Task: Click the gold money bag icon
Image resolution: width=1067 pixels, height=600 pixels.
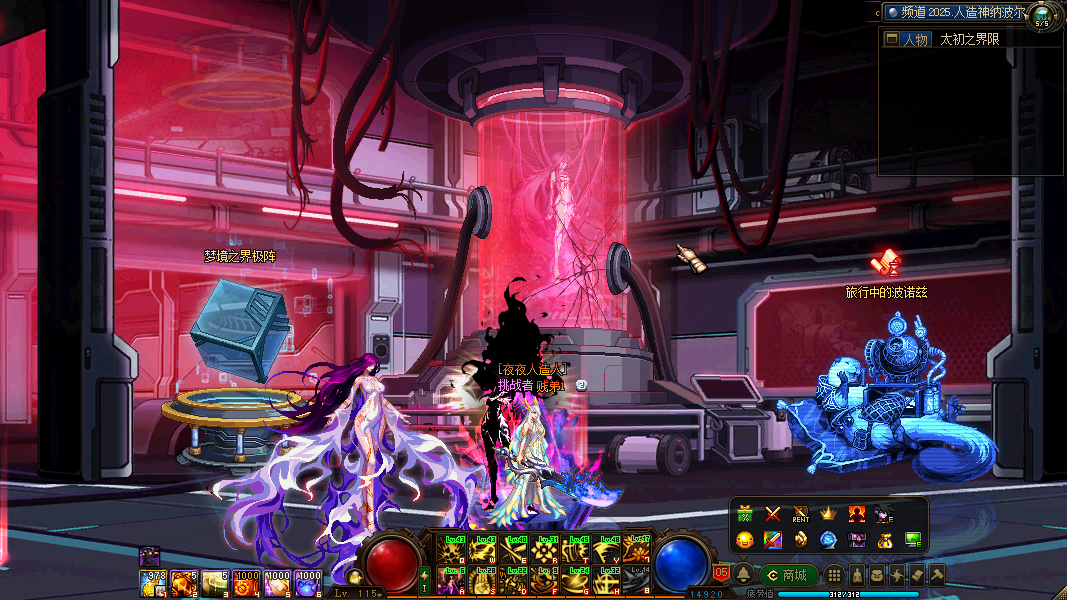Action: coord(885,540)
